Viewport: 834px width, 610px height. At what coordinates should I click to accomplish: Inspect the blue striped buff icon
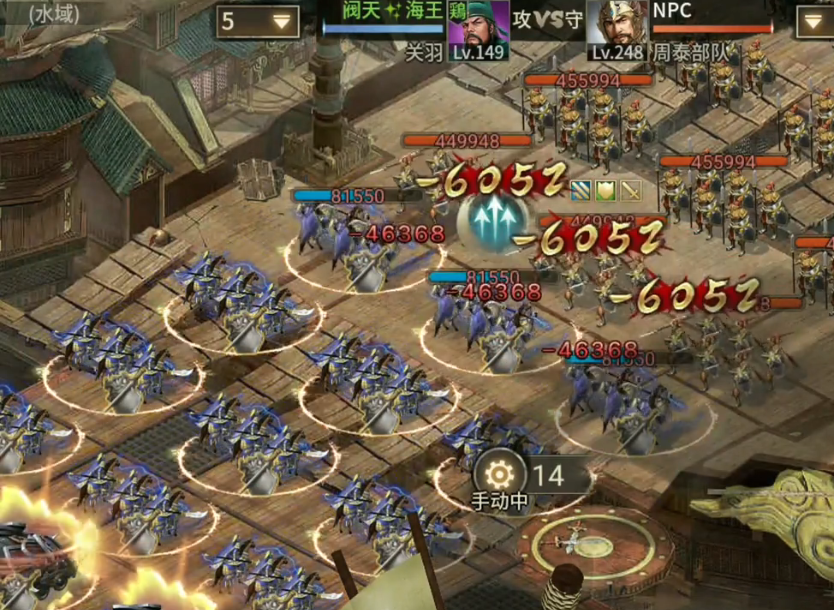(x=582, y=189)
